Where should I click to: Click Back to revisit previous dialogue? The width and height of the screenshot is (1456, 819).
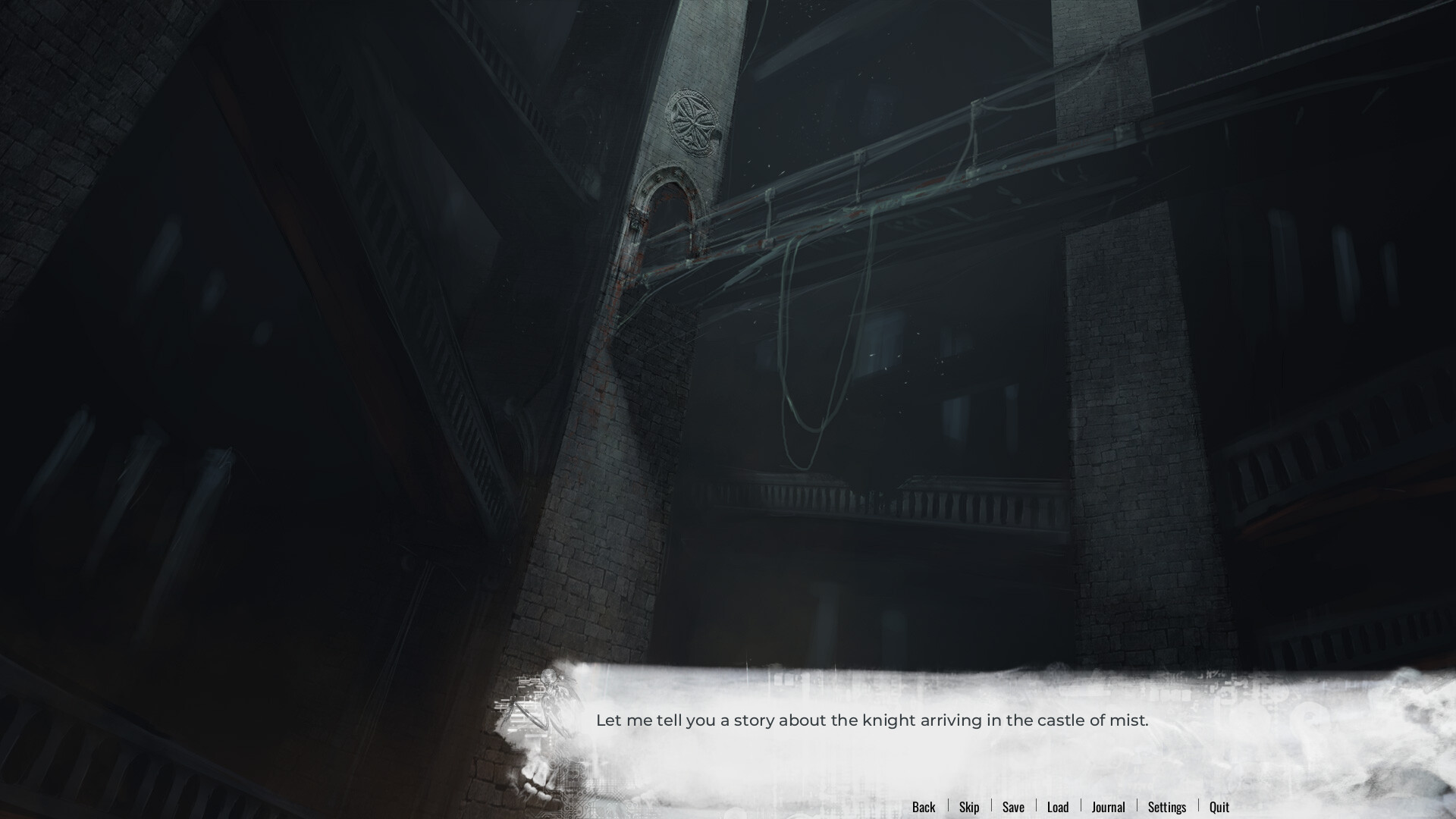(924, 807)
